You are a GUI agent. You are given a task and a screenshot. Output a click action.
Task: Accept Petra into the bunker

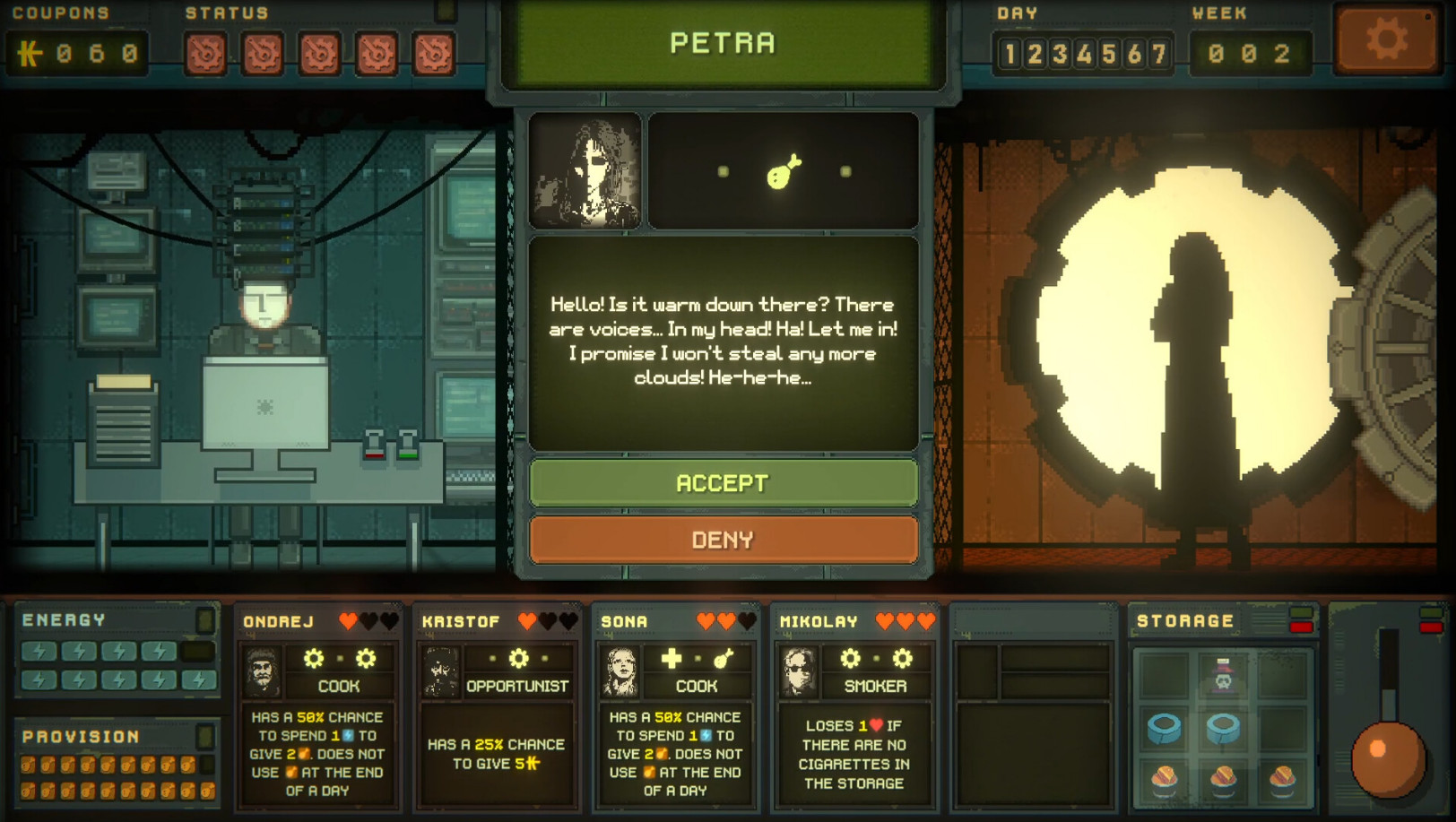(x=723, y=483)
